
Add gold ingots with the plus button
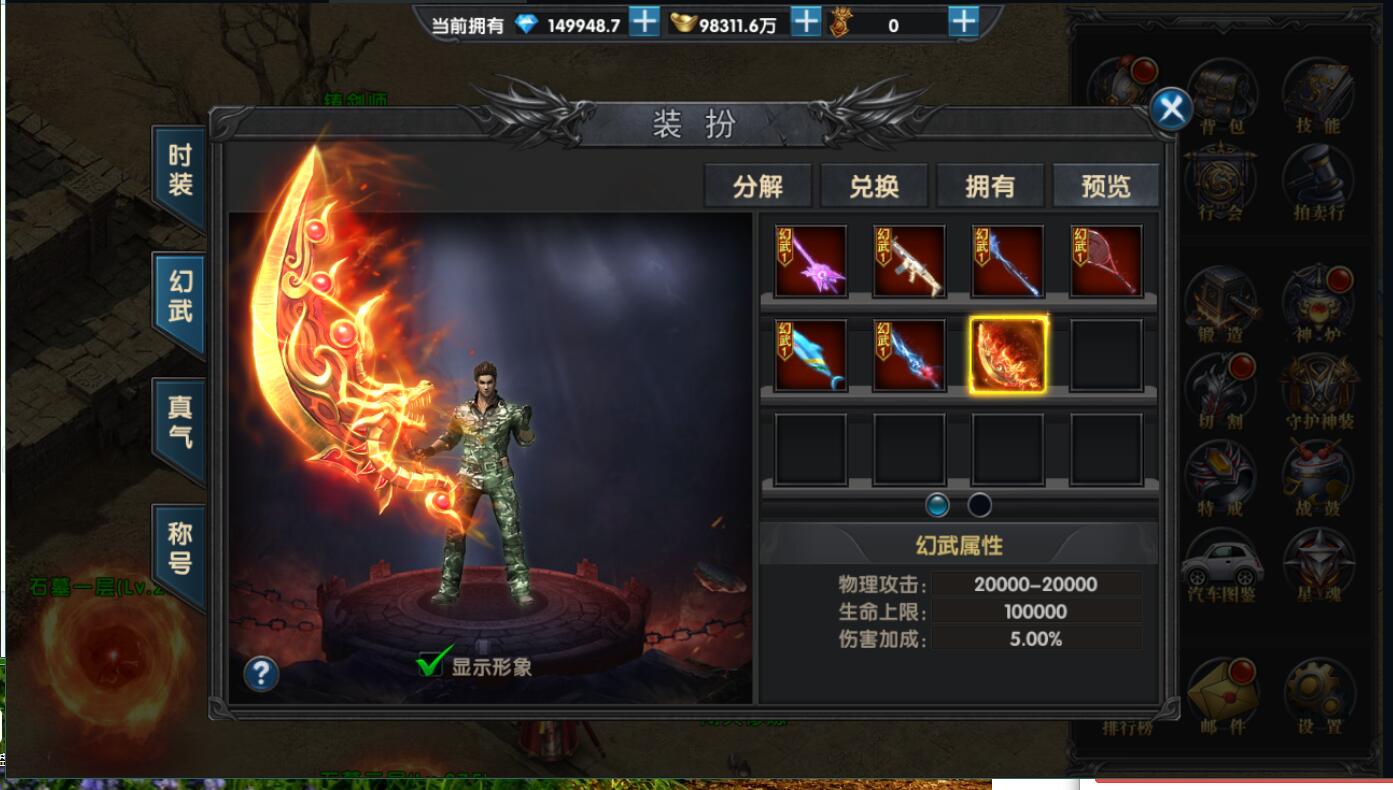tap(806, 22)
